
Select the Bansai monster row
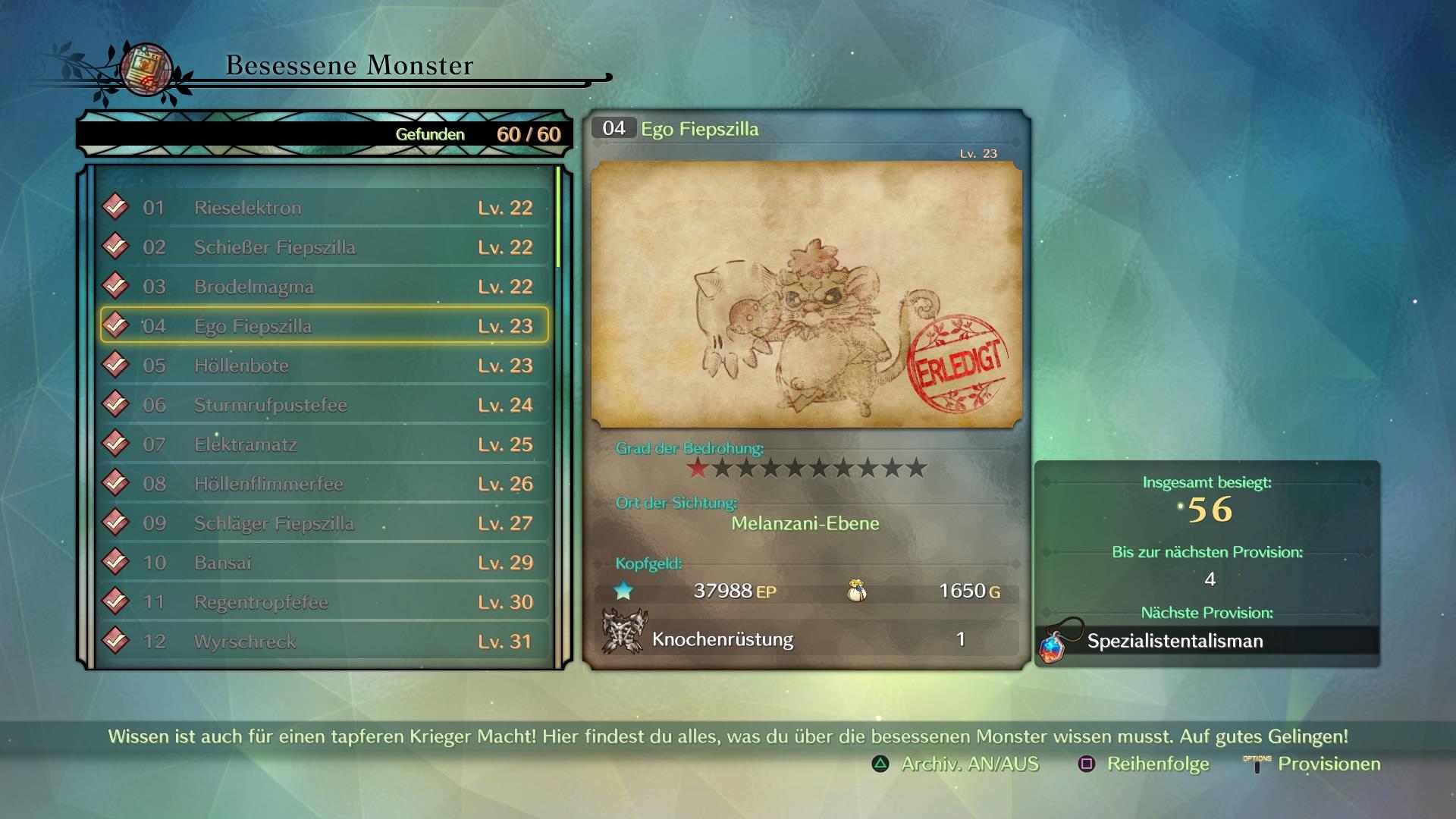click(x=324, y=563)
